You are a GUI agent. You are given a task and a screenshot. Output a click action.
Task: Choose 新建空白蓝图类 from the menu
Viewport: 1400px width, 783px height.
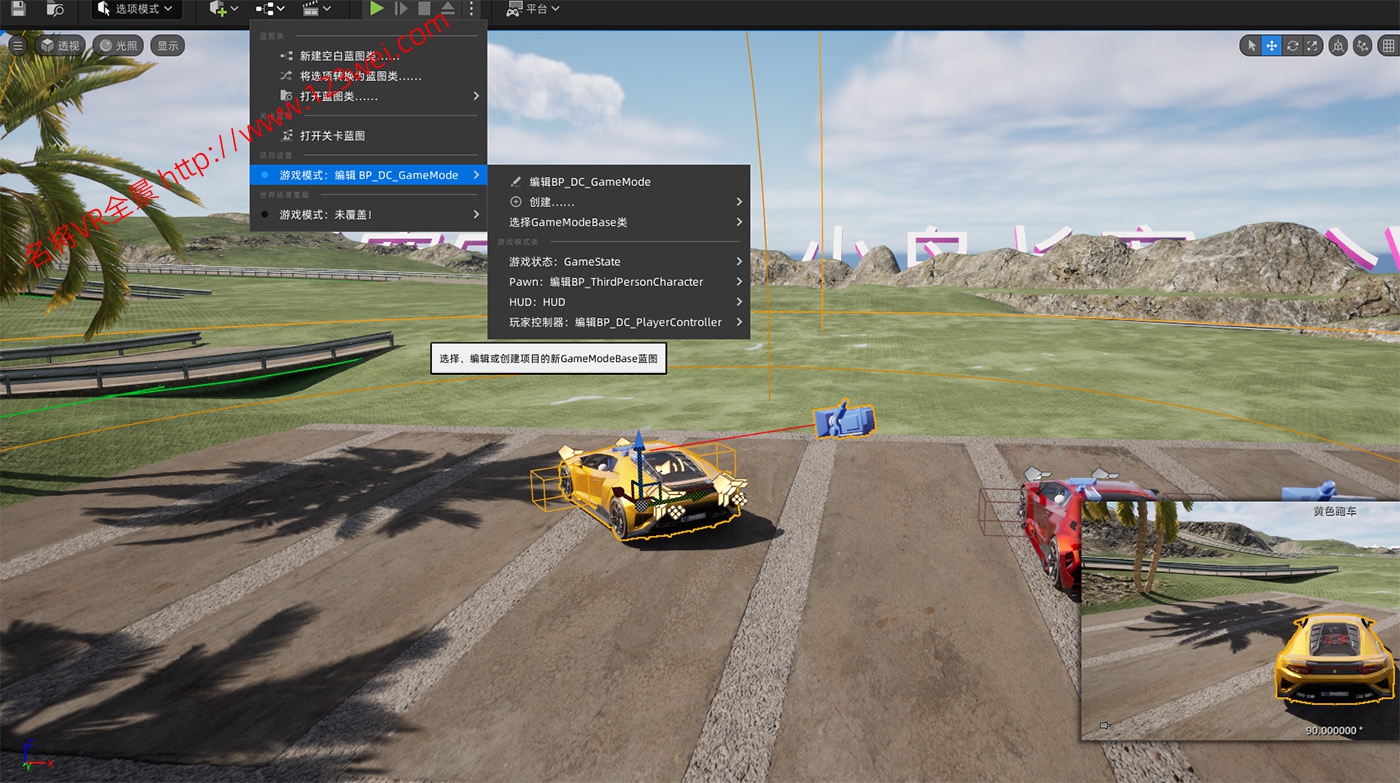[349, 56]
